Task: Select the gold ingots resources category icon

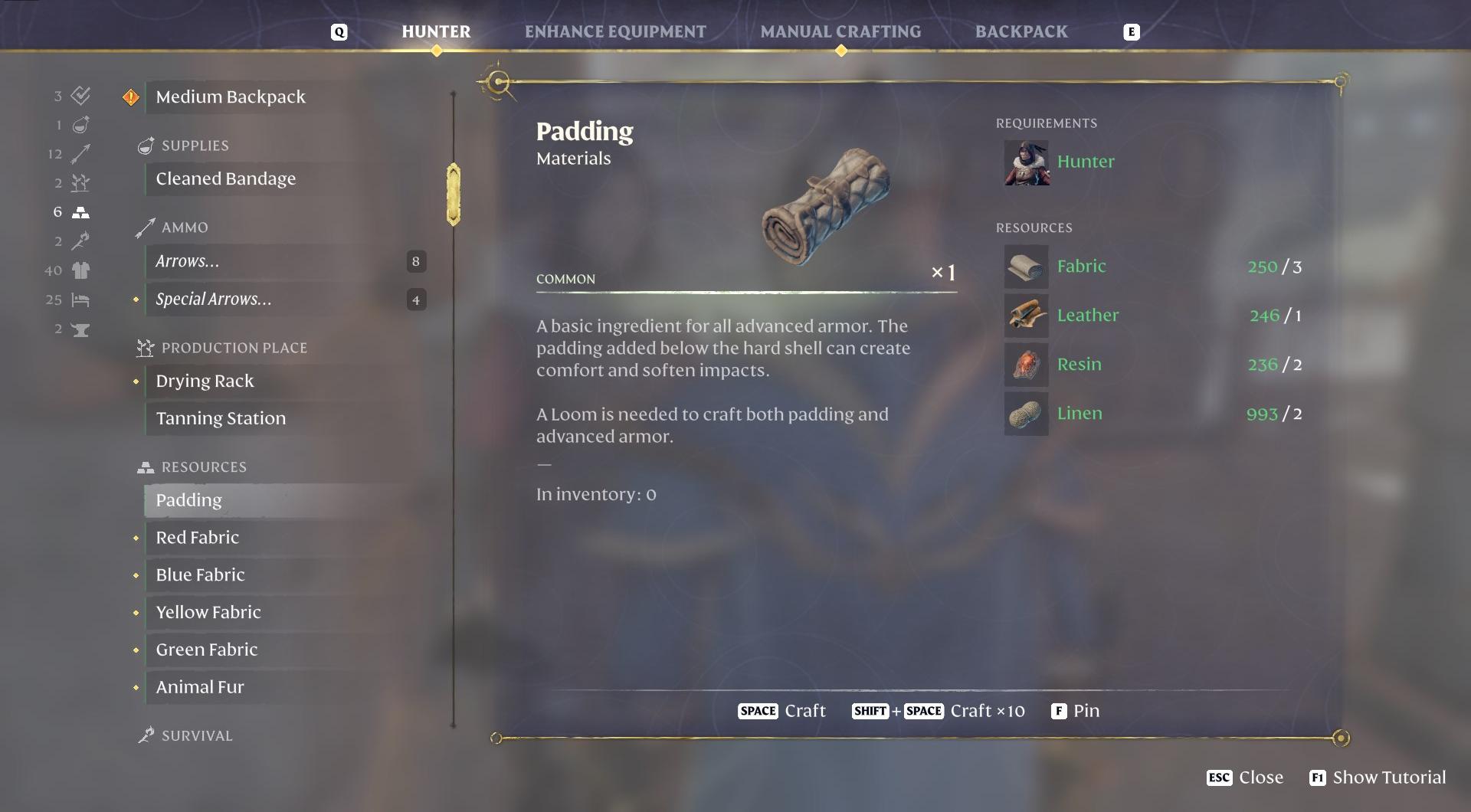Action: click(x=80, y=211)
